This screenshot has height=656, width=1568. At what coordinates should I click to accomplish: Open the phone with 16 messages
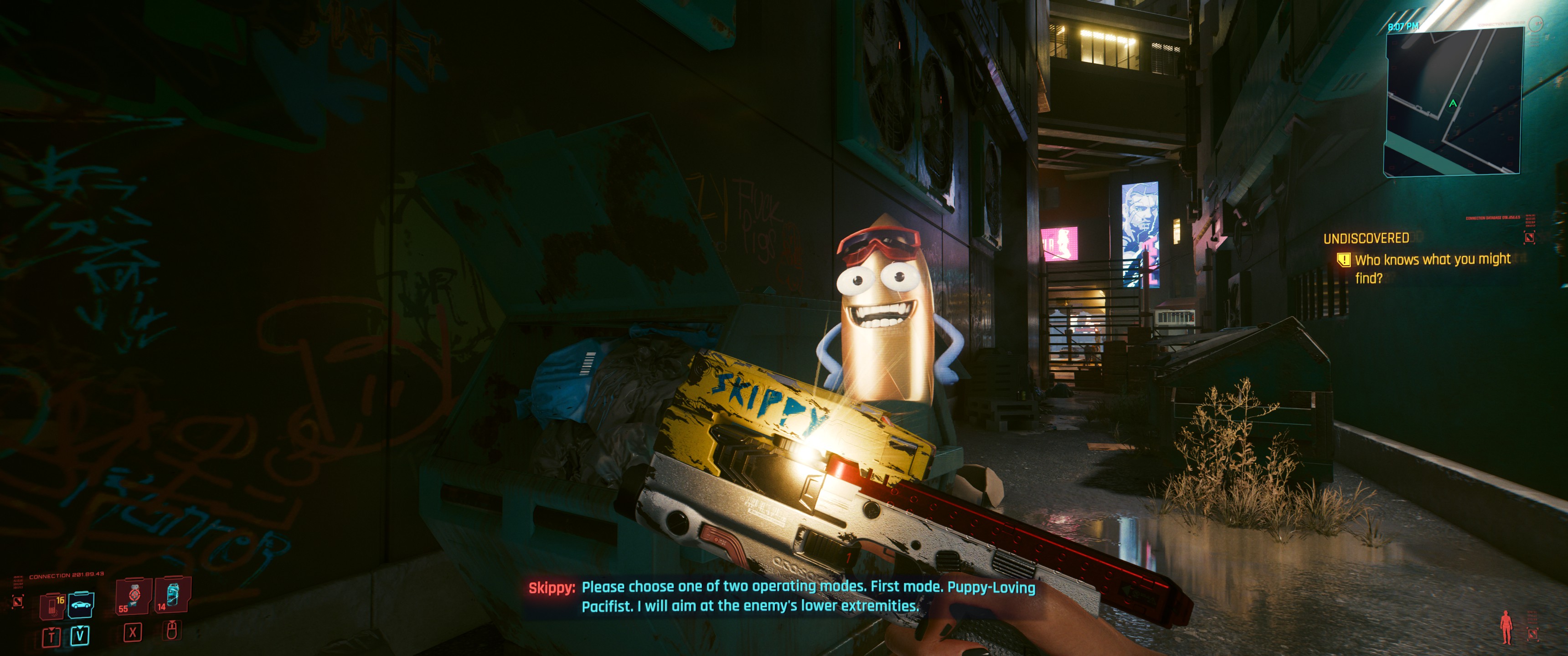coord(52,605)
